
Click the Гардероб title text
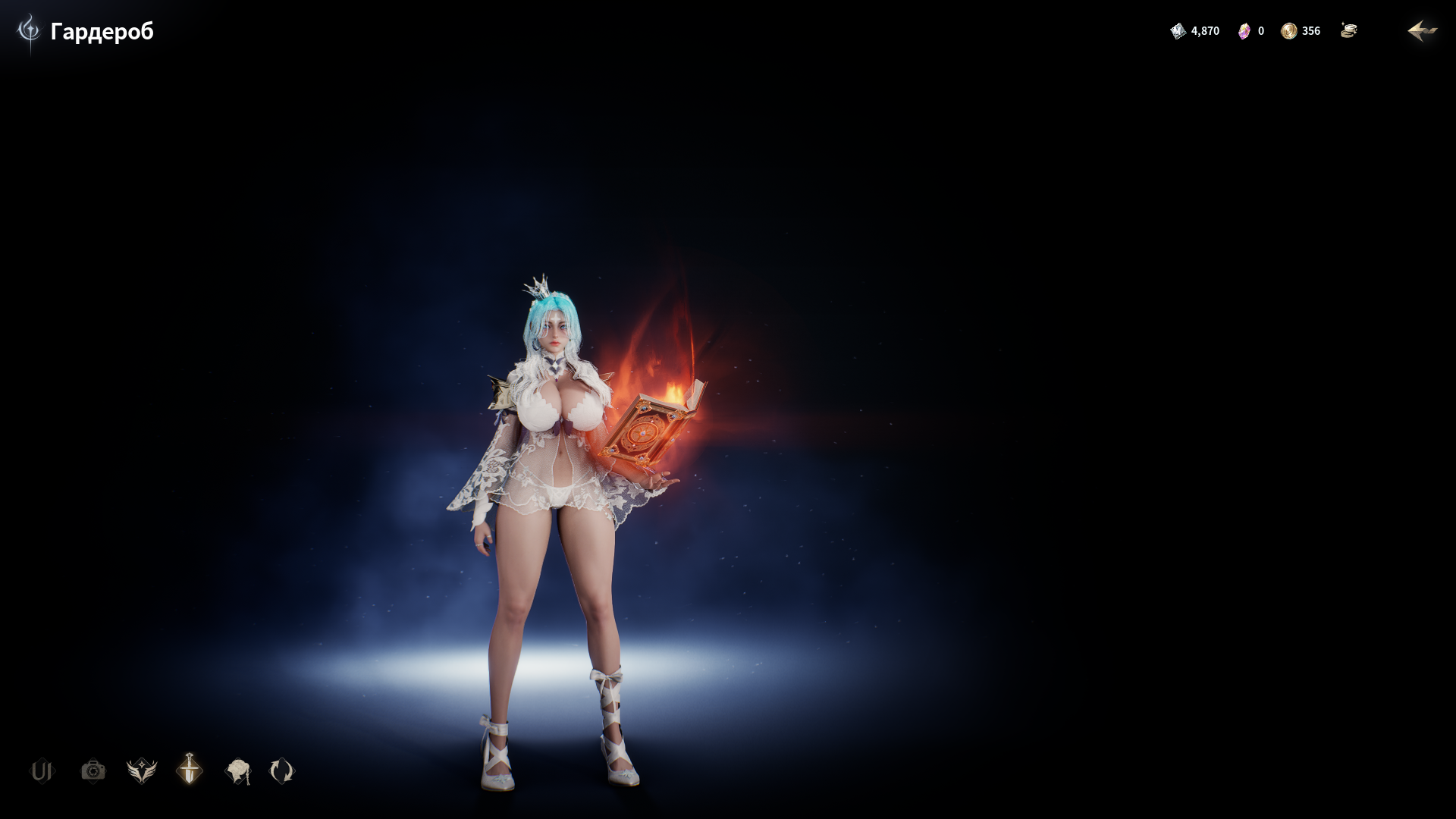coord(102,33)
